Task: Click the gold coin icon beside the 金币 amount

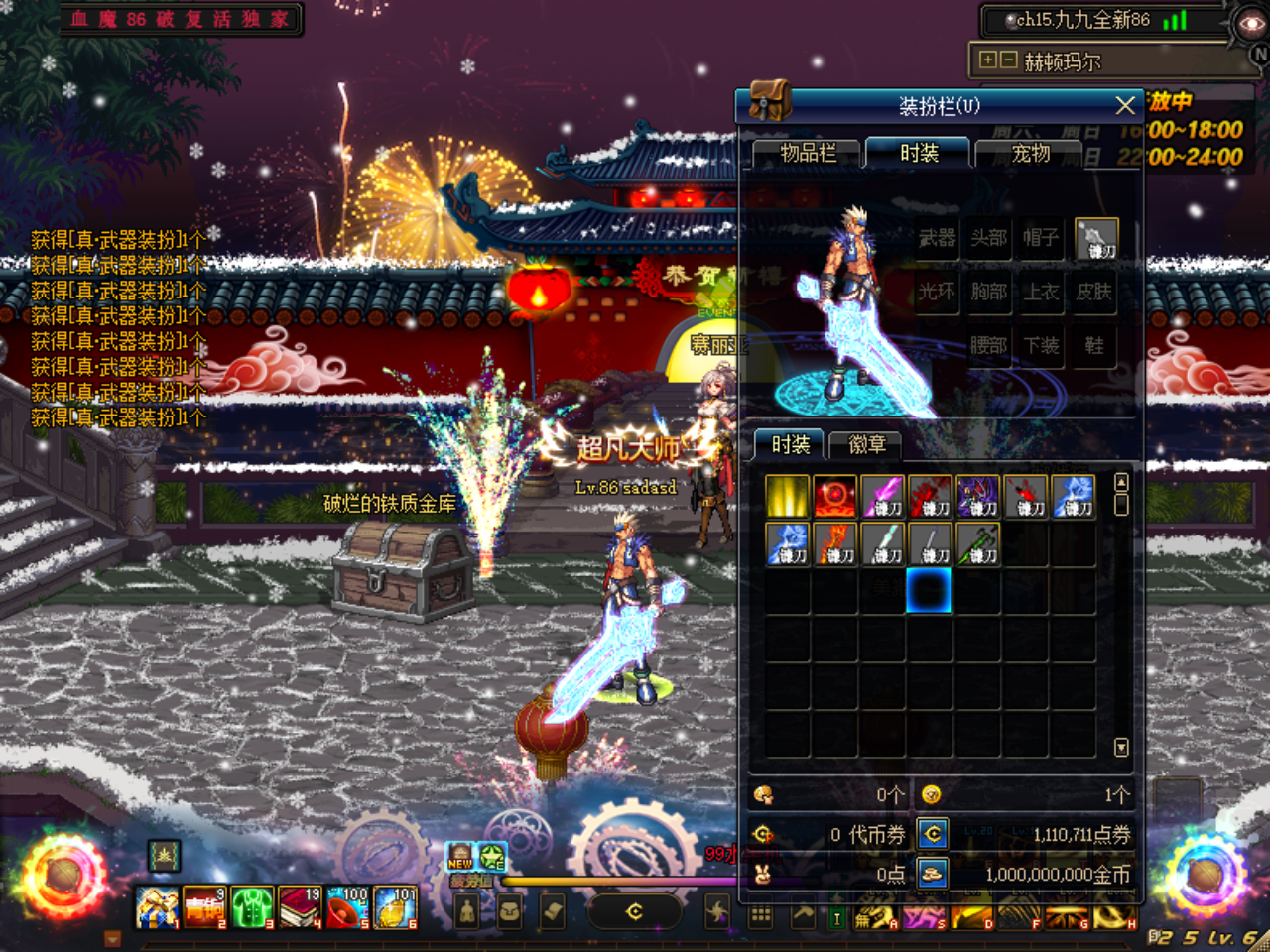Action: pos(929,874)
